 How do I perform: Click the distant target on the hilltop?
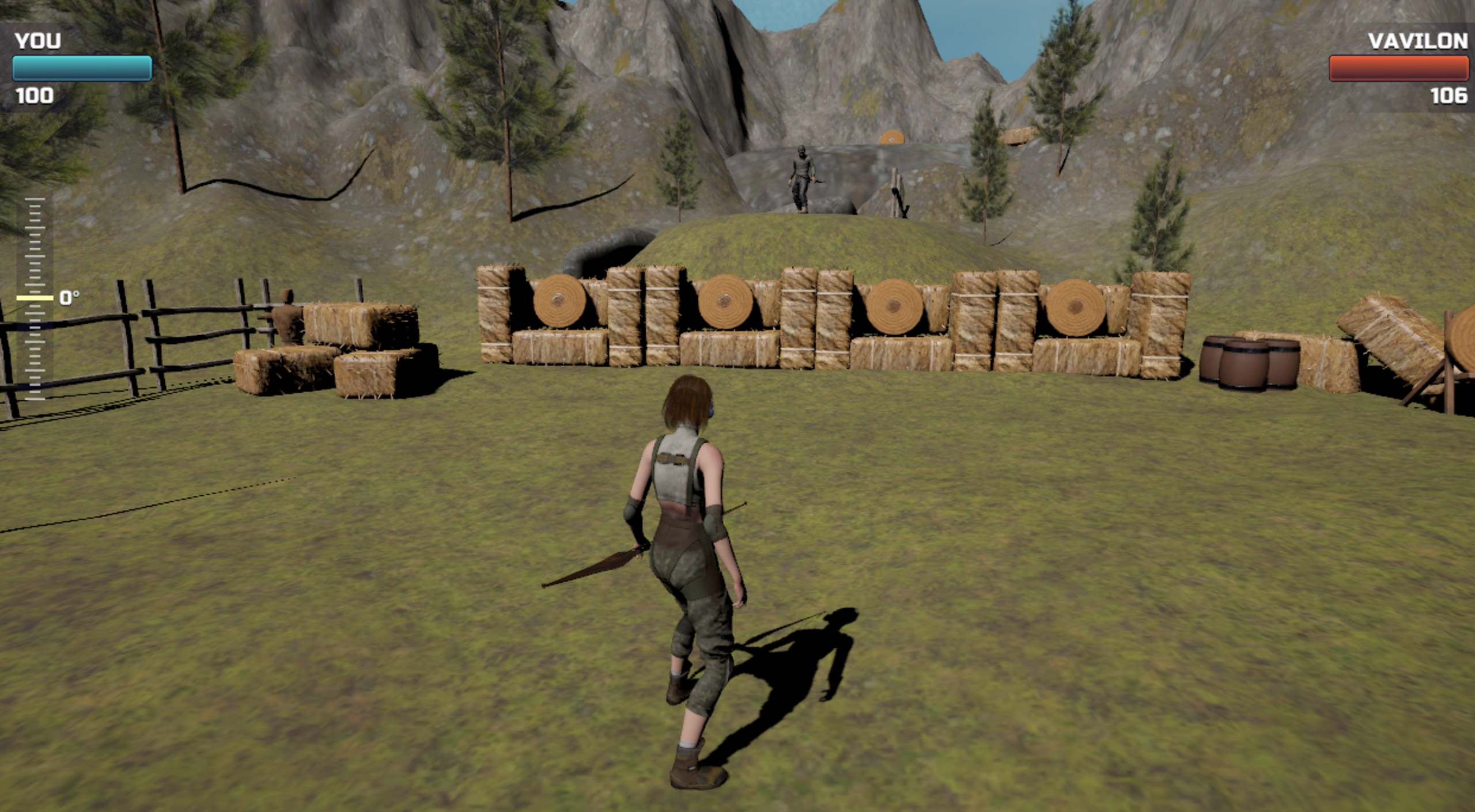point(892,138)
